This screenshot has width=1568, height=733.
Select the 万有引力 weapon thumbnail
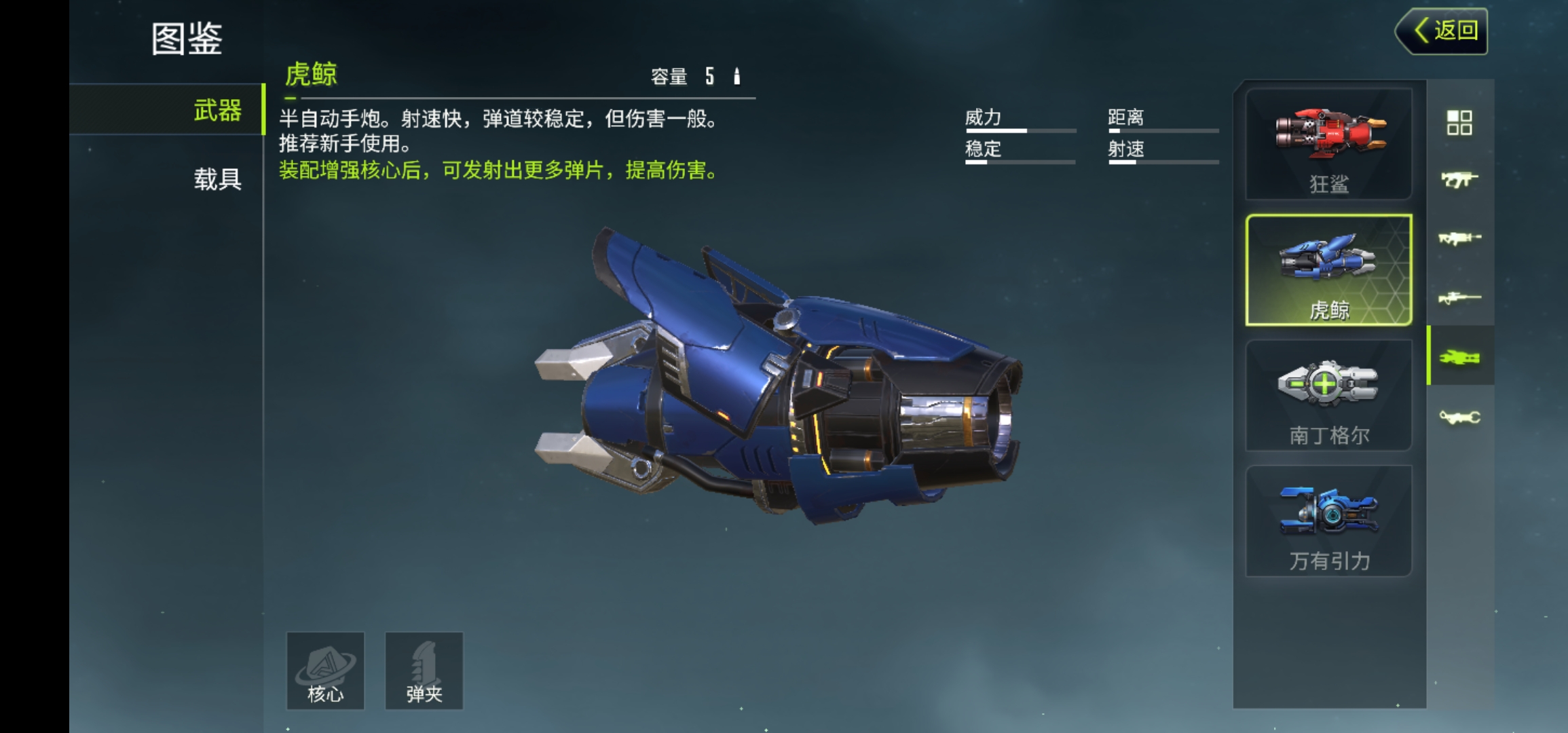[1328, 519]
